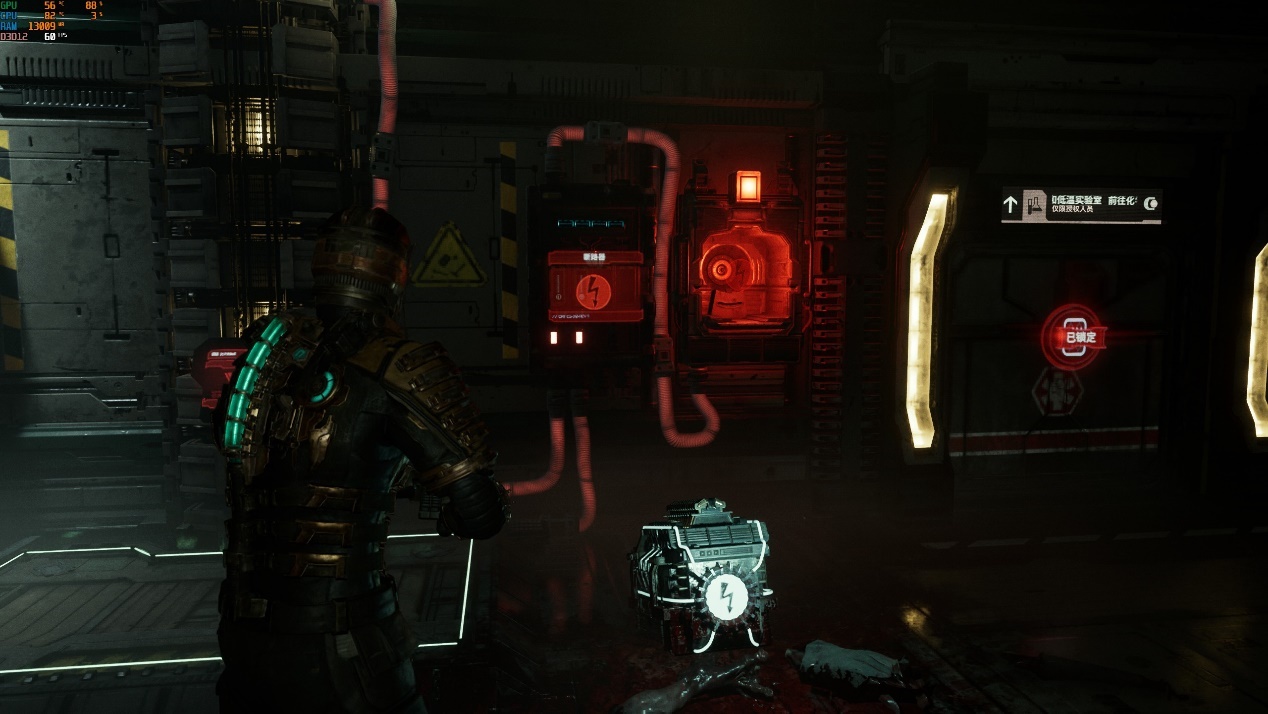Click the red locked door hologram
The image size is (1268, 714).
(1072, 337)
